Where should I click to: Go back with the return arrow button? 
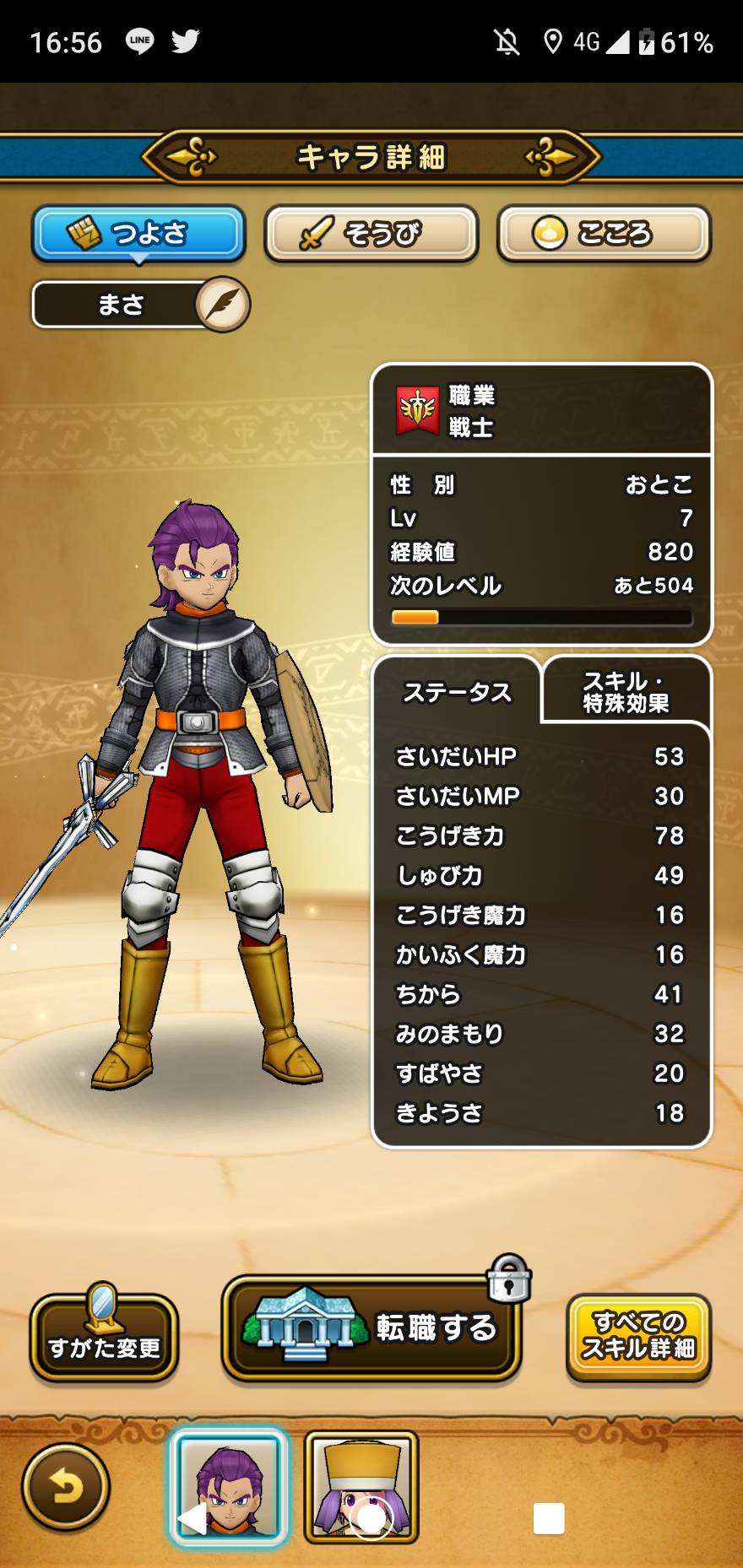point(66,1487)
